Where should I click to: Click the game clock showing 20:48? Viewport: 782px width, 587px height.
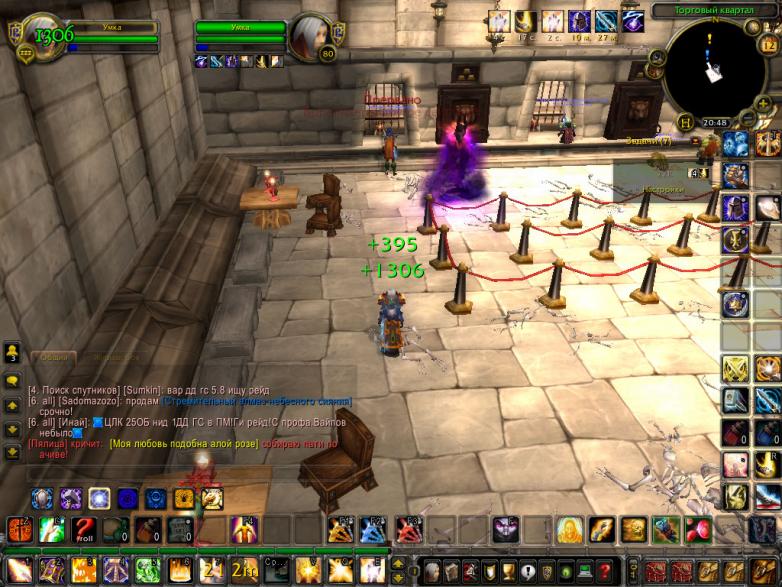coord(714,122)
